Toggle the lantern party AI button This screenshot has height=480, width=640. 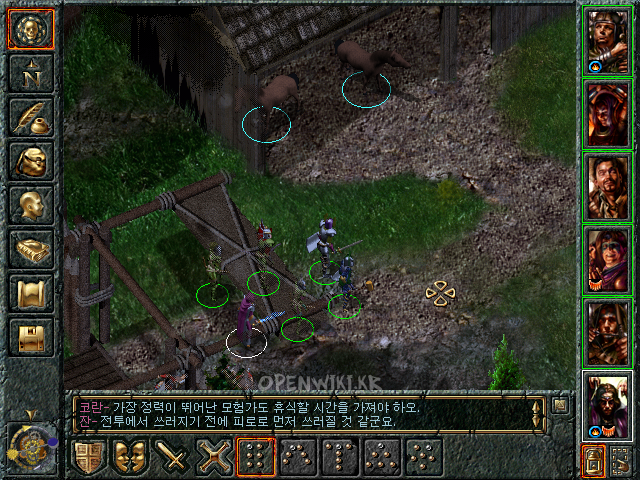click(593, 460)
